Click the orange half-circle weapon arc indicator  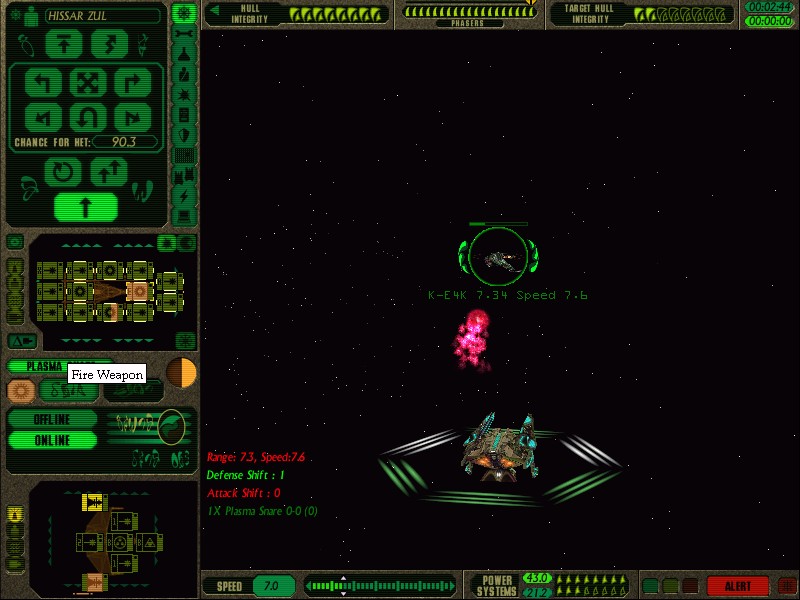(181, 372)
